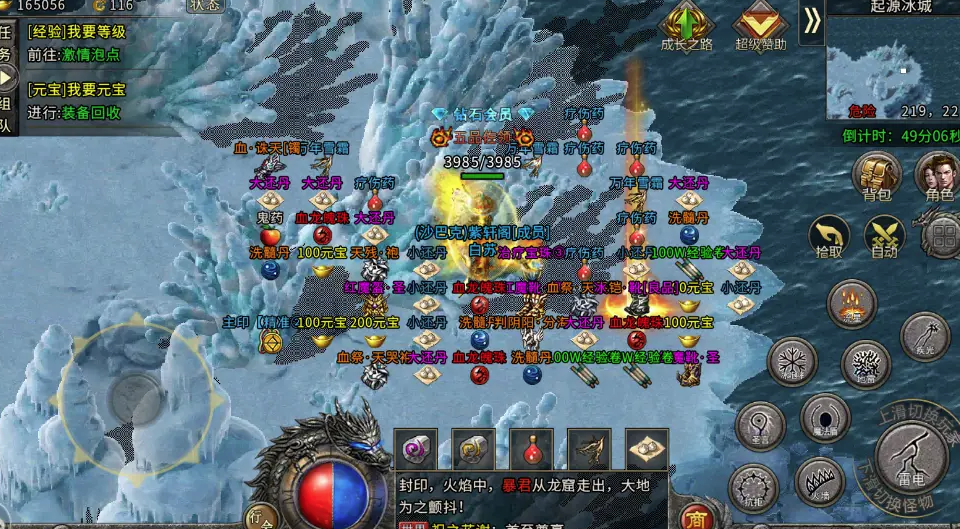The width and height of the screenshot is (960, 529).
Task: Use the purple swirl scroll slot
Action: (x=415, y=450)
